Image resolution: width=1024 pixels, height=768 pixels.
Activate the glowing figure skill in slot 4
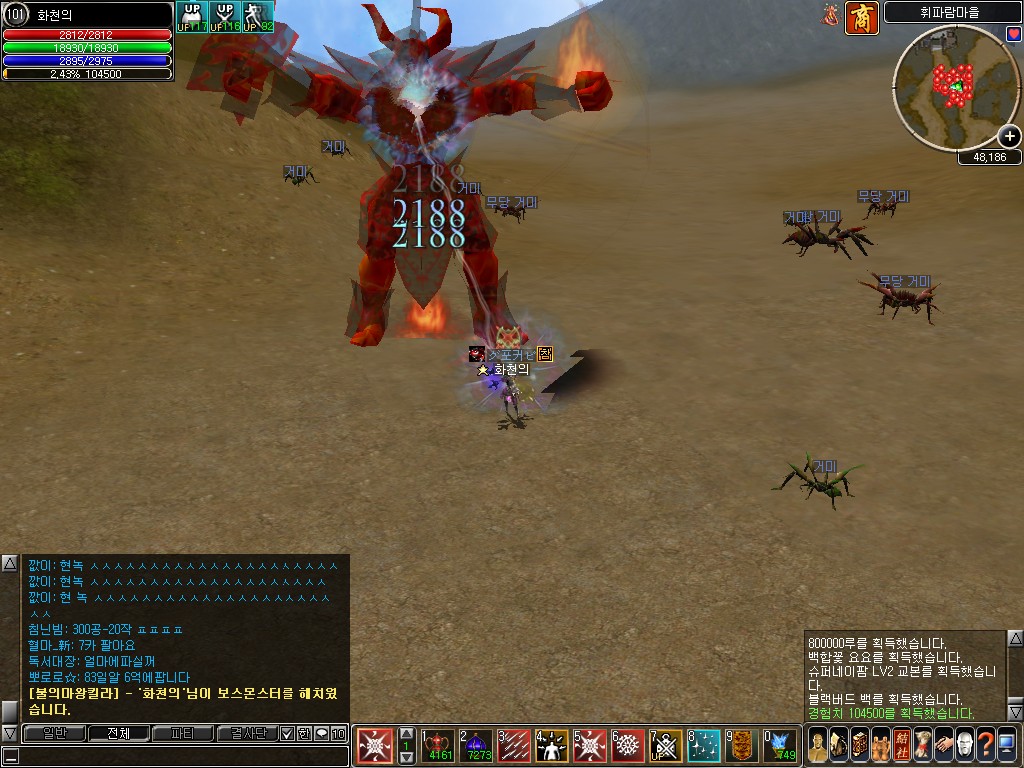point(552,746)
